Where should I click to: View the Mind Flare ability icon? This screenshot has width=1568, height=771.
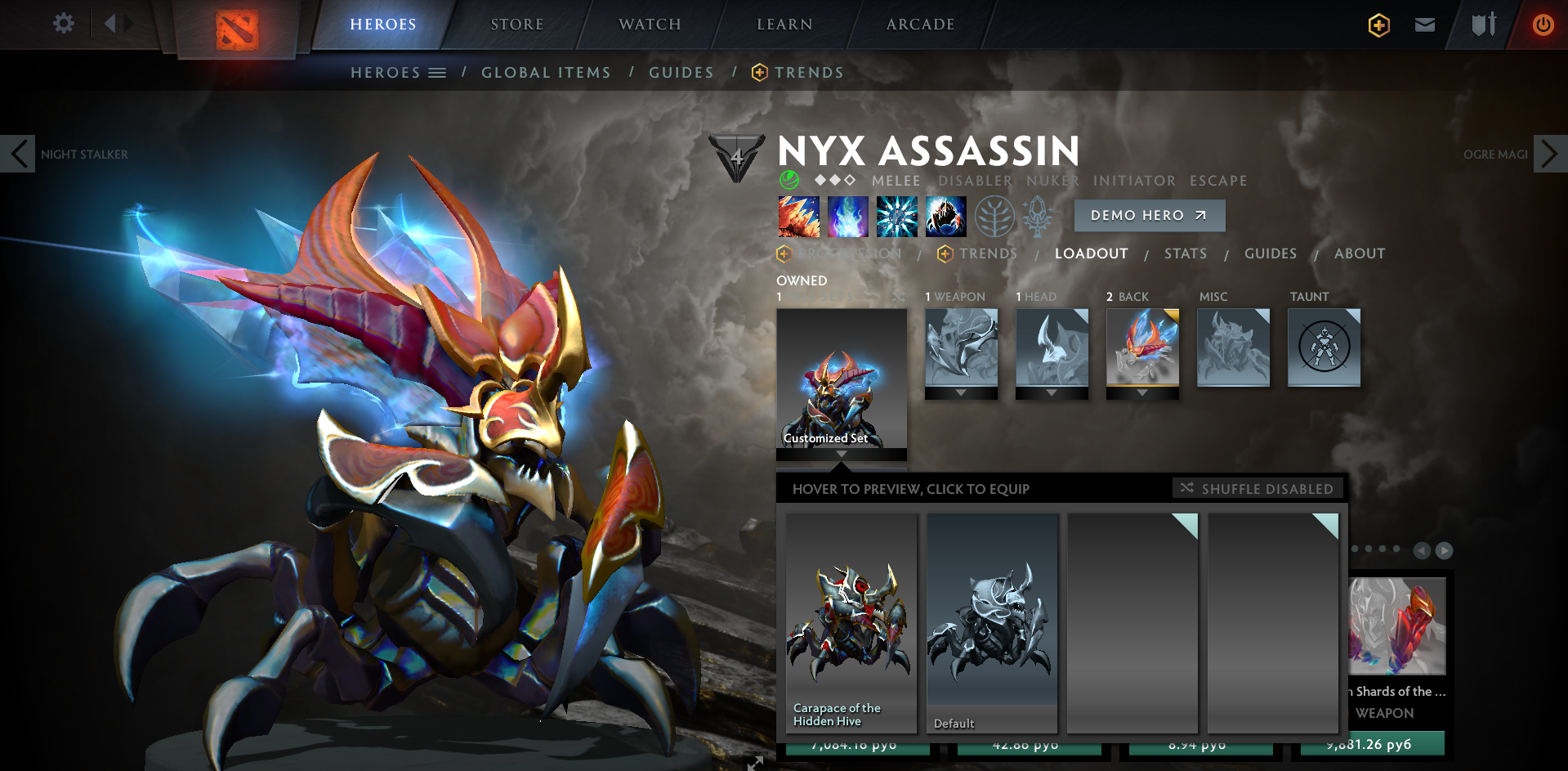click(847, 216)
